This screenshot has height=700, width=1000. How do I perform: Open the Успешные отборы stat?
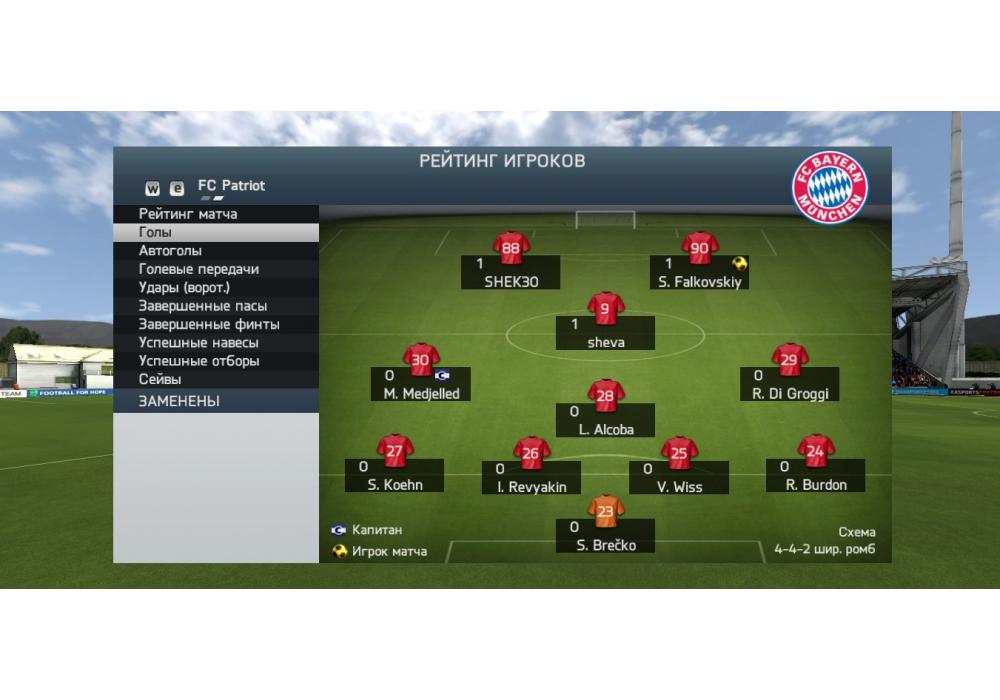[x=198, y=361]
